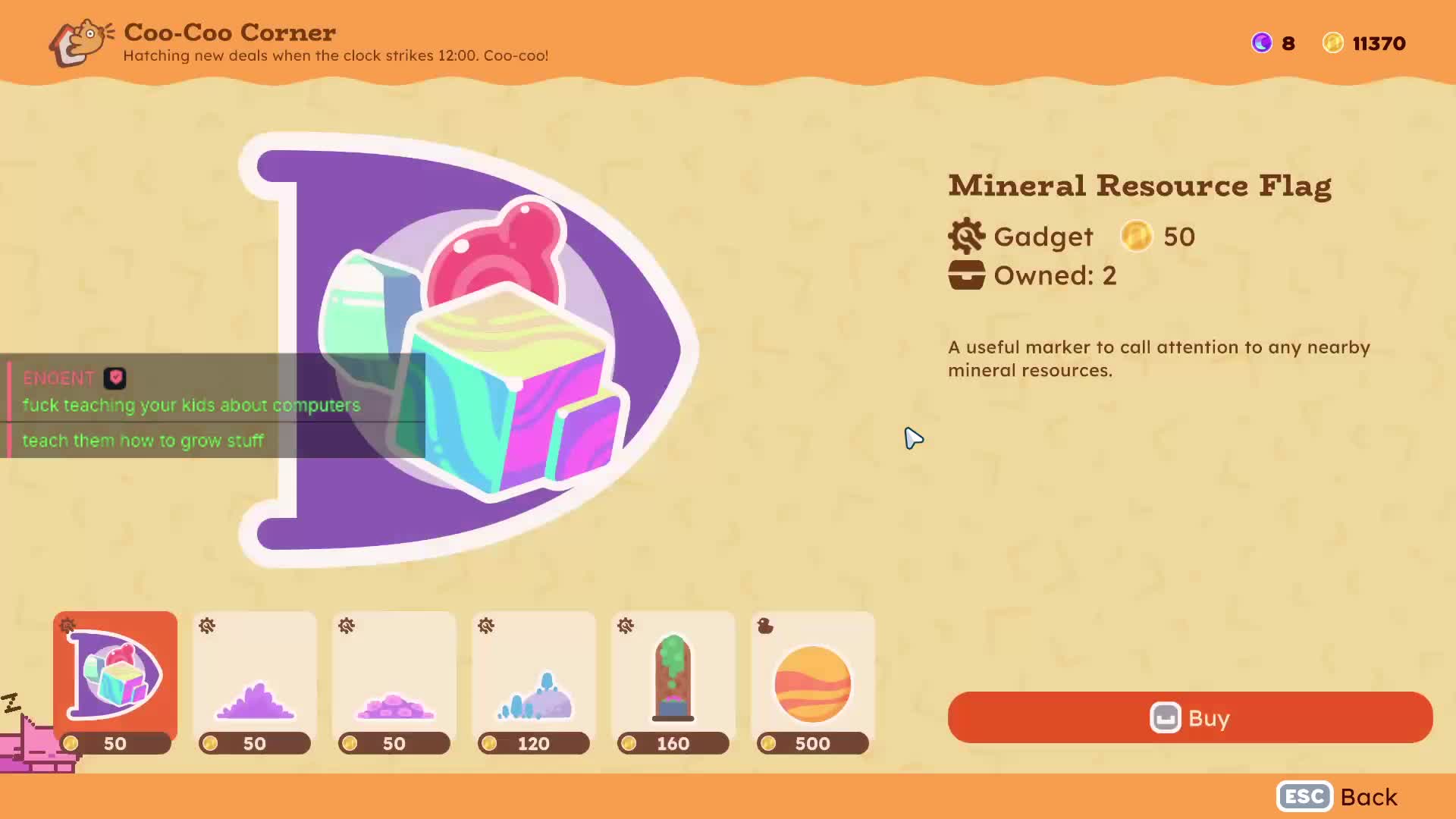Buy the Mineral Resource Flag

1189,717
